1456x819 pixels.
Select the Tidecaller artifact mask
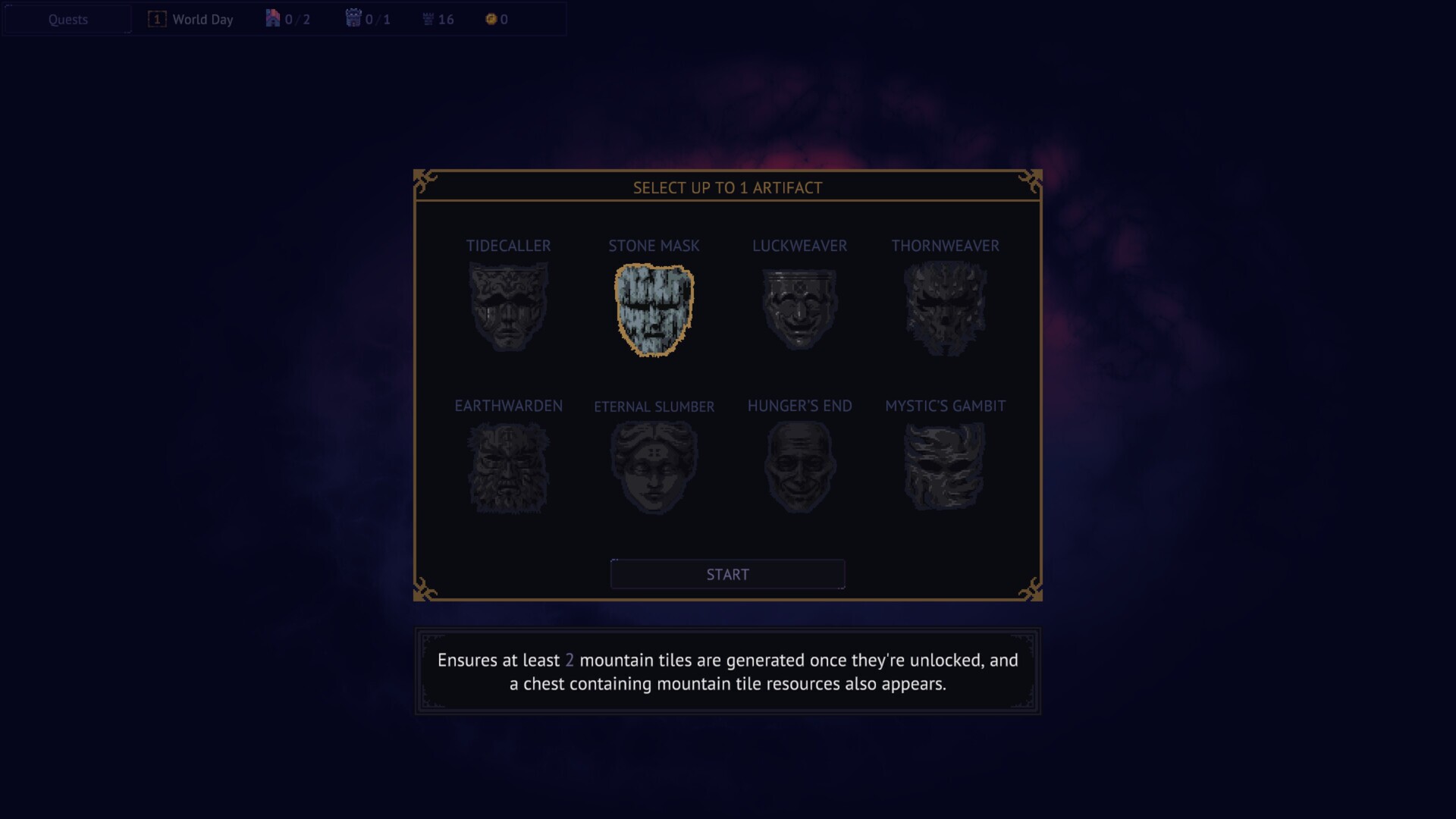pos(508,306)
